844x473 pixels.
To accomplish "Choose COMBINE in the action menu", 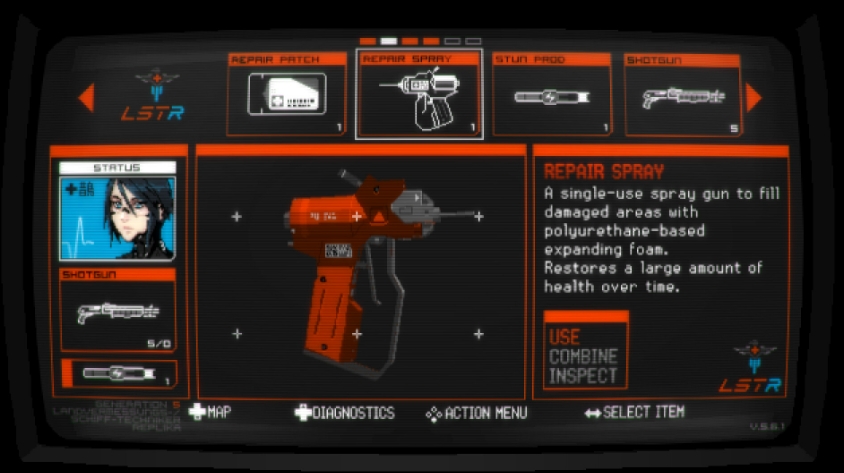I will 583,357.
